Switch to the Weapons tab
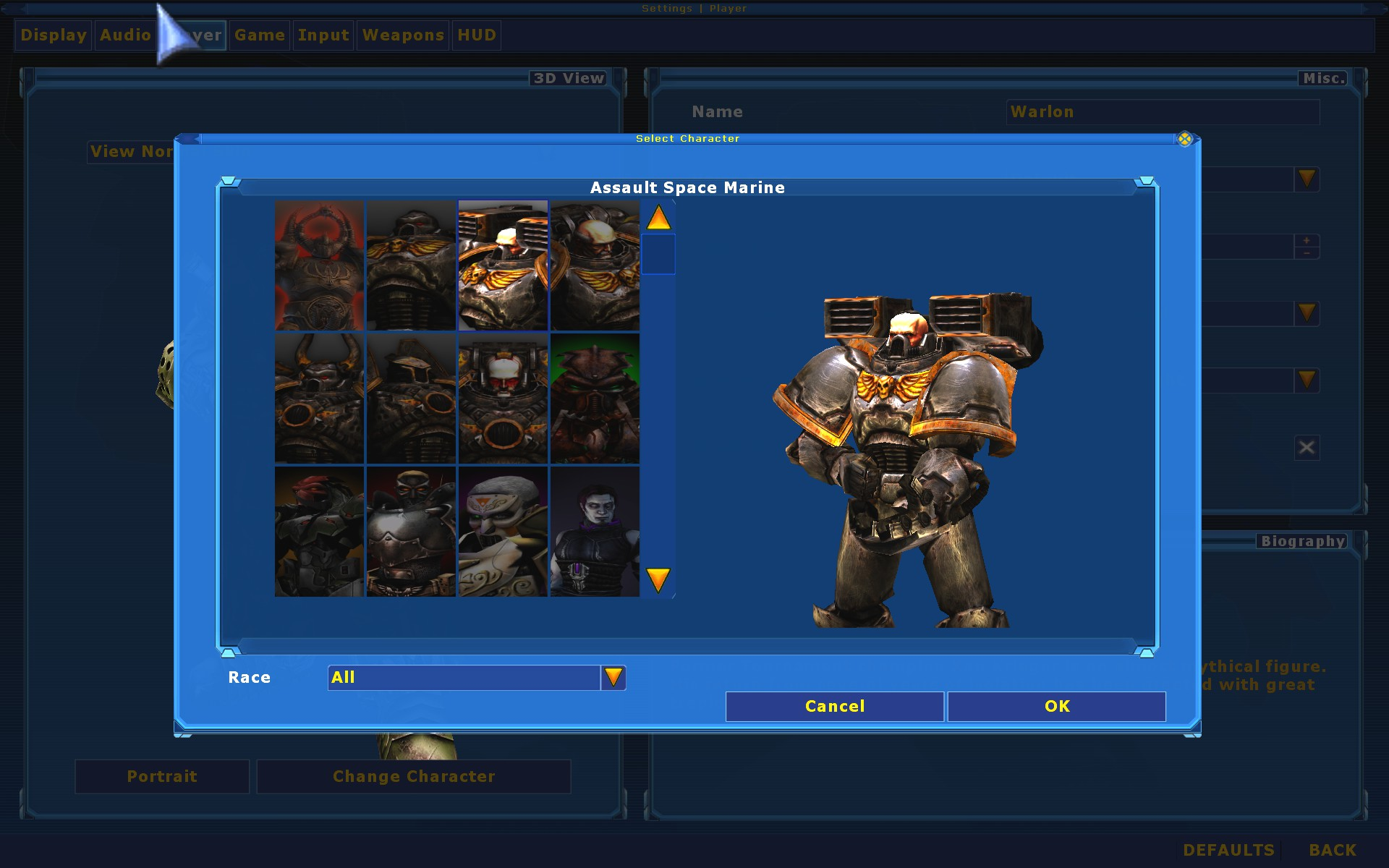 402,35
